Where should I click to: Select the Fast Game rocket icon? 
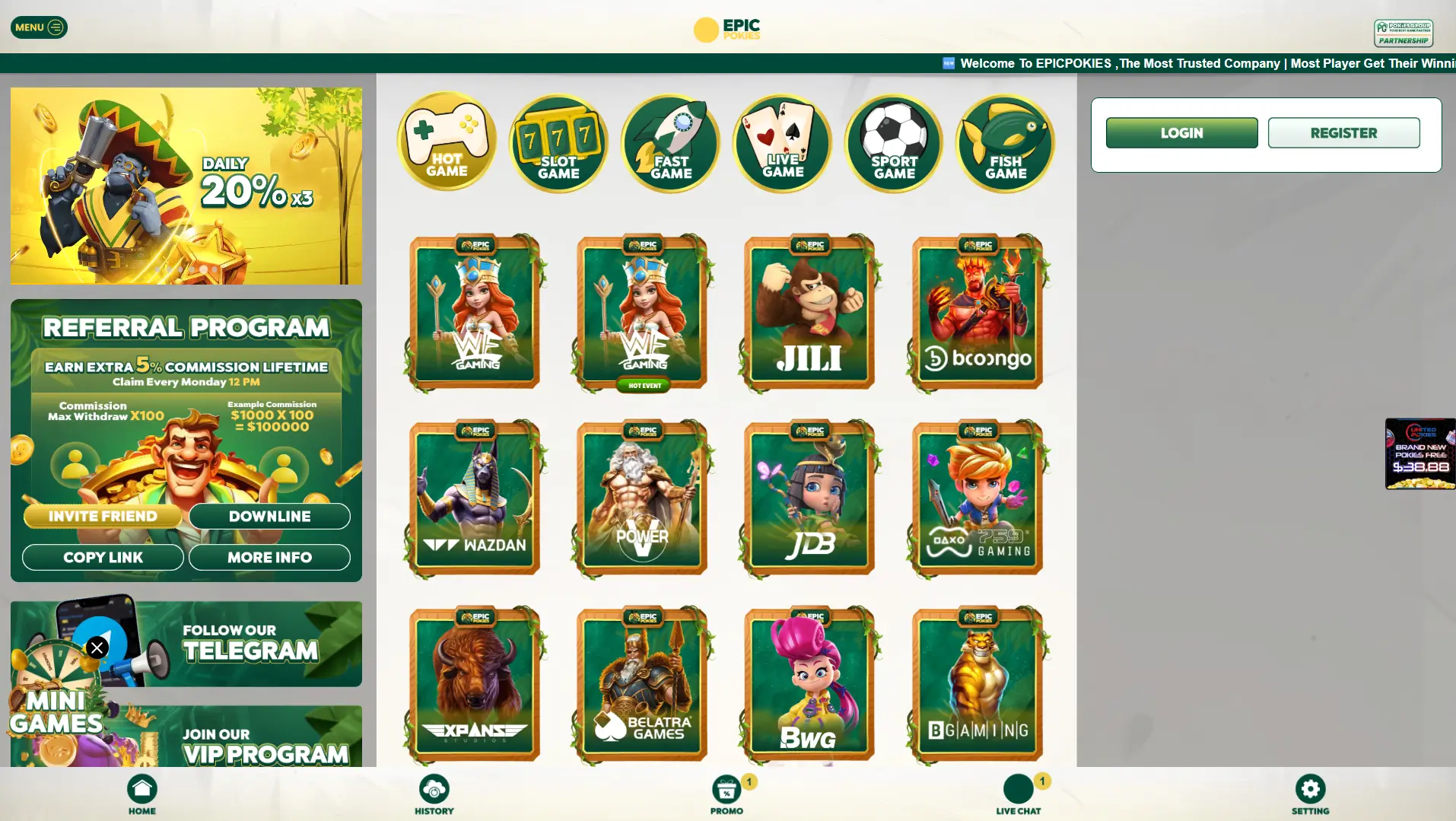pos(670,142)
